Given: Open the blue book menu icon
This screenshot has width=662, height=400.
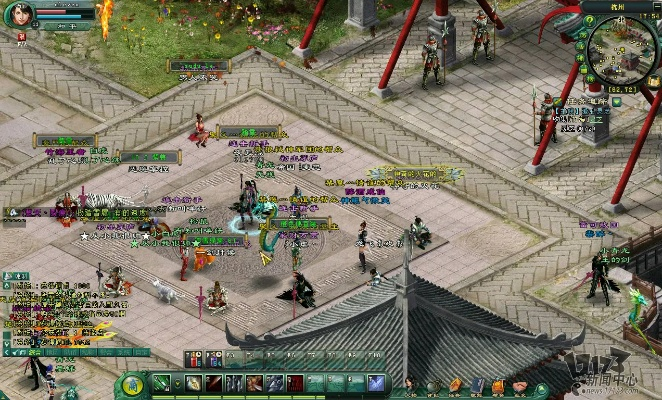Looking at the screenshot, I should (477, 385).
